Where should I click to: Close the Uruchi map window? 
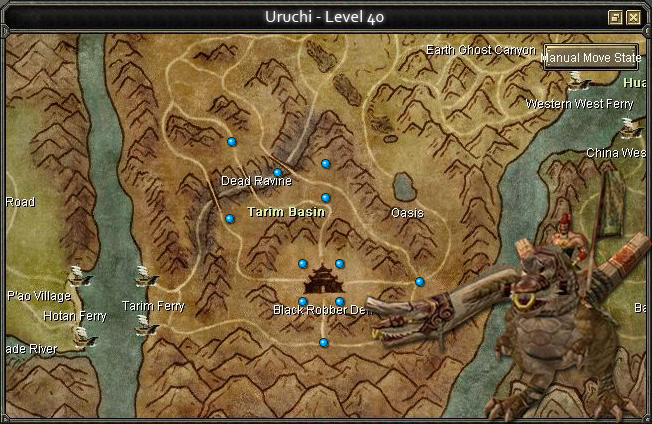[633, 17]
